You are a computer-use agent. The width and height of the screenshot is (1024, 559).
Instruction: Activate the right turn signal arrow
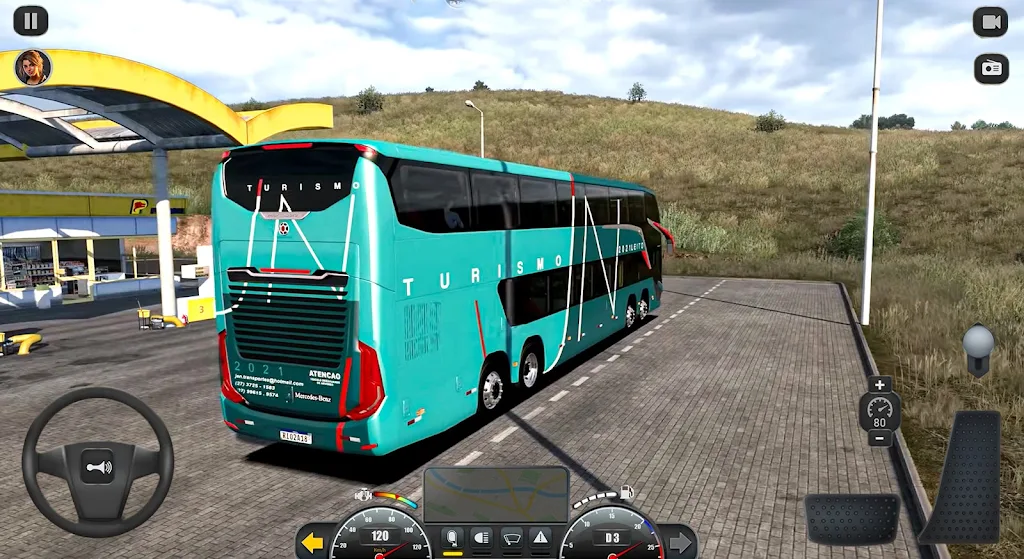coord(680,543)
